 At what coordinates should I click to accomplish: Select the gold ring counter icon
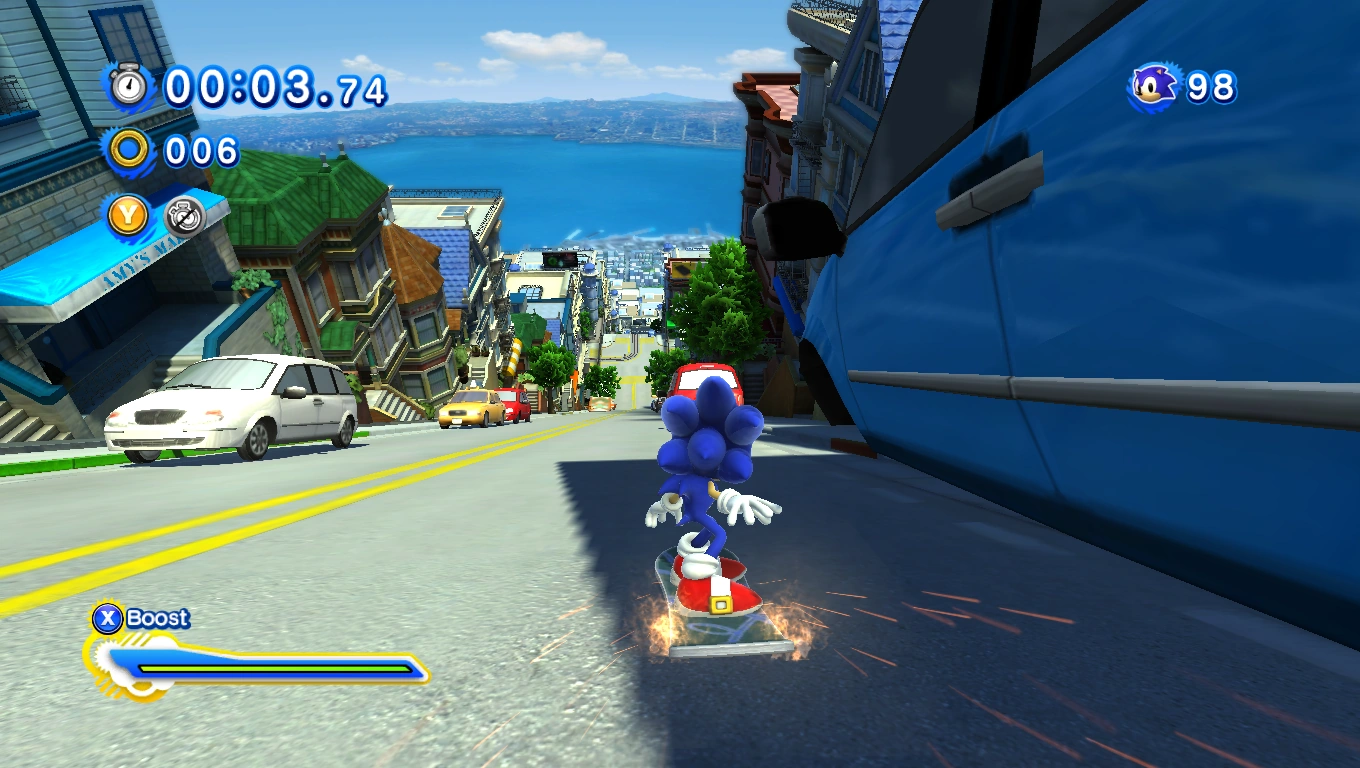coord(129,151)
